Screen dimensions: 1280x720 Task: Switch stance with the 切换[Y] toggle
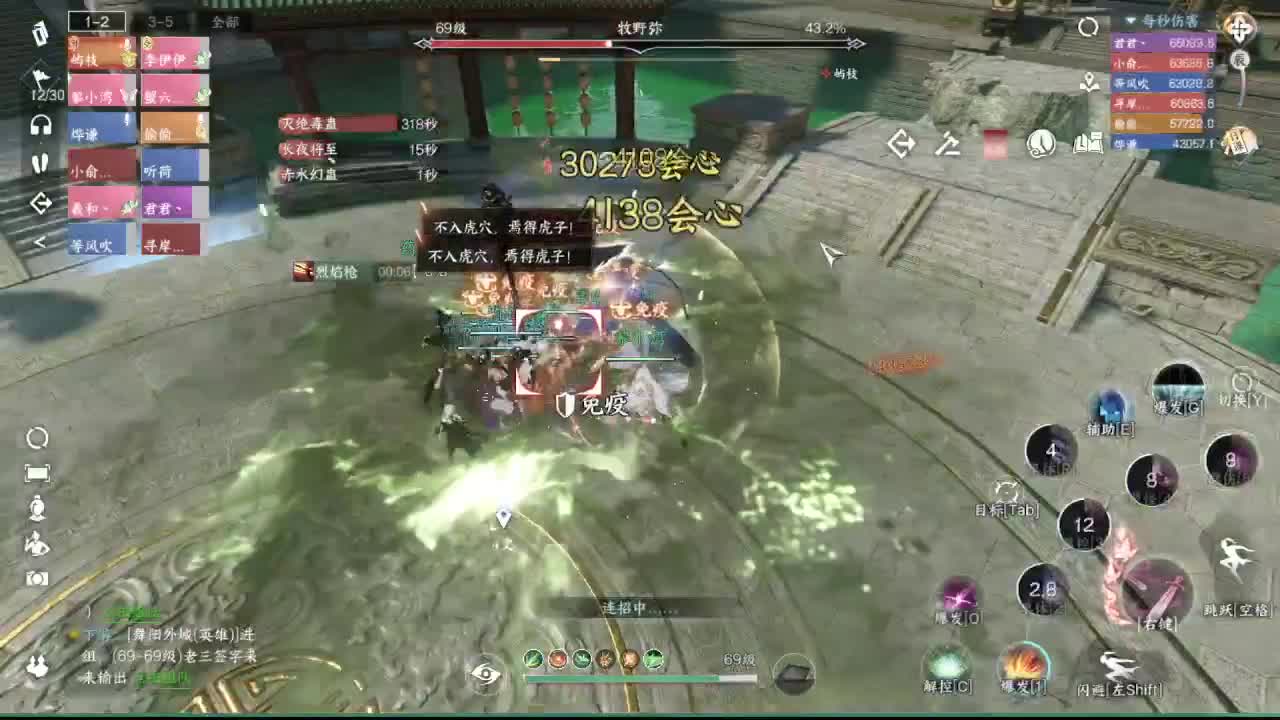(1240, 380)
